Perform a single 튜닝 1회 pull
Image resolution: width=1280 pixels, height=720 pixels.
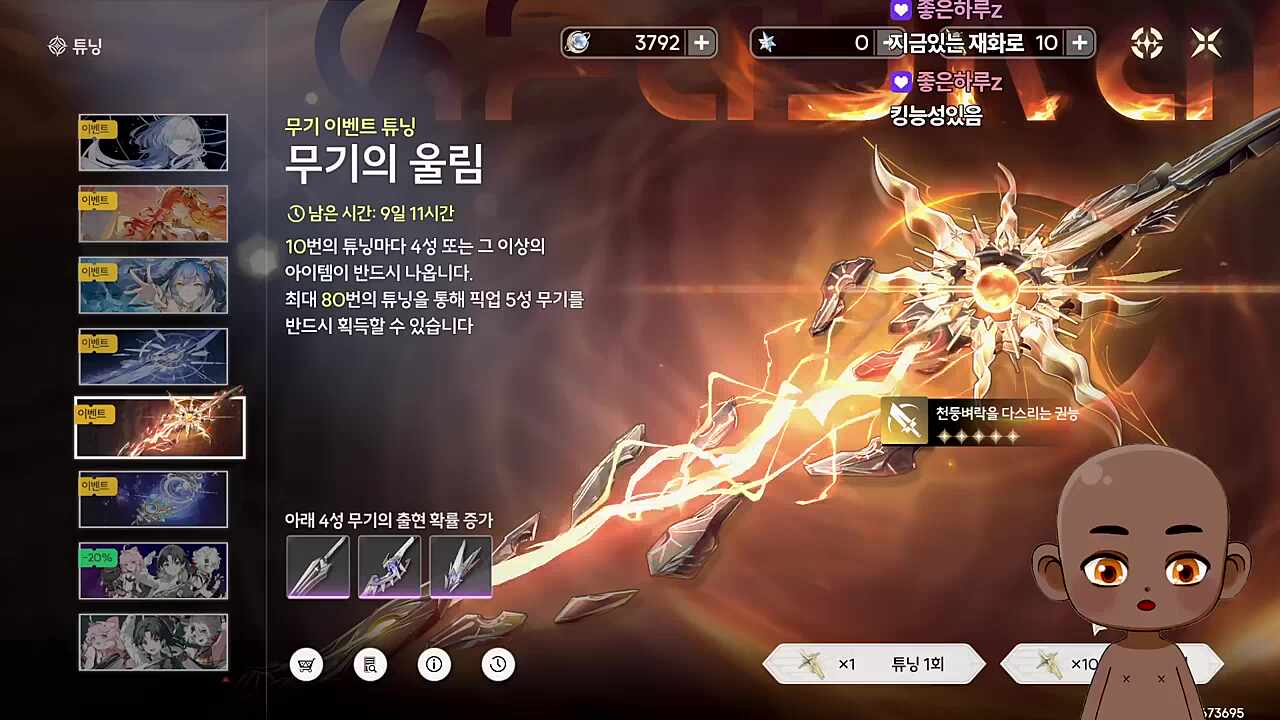click(x=875, y=663)
